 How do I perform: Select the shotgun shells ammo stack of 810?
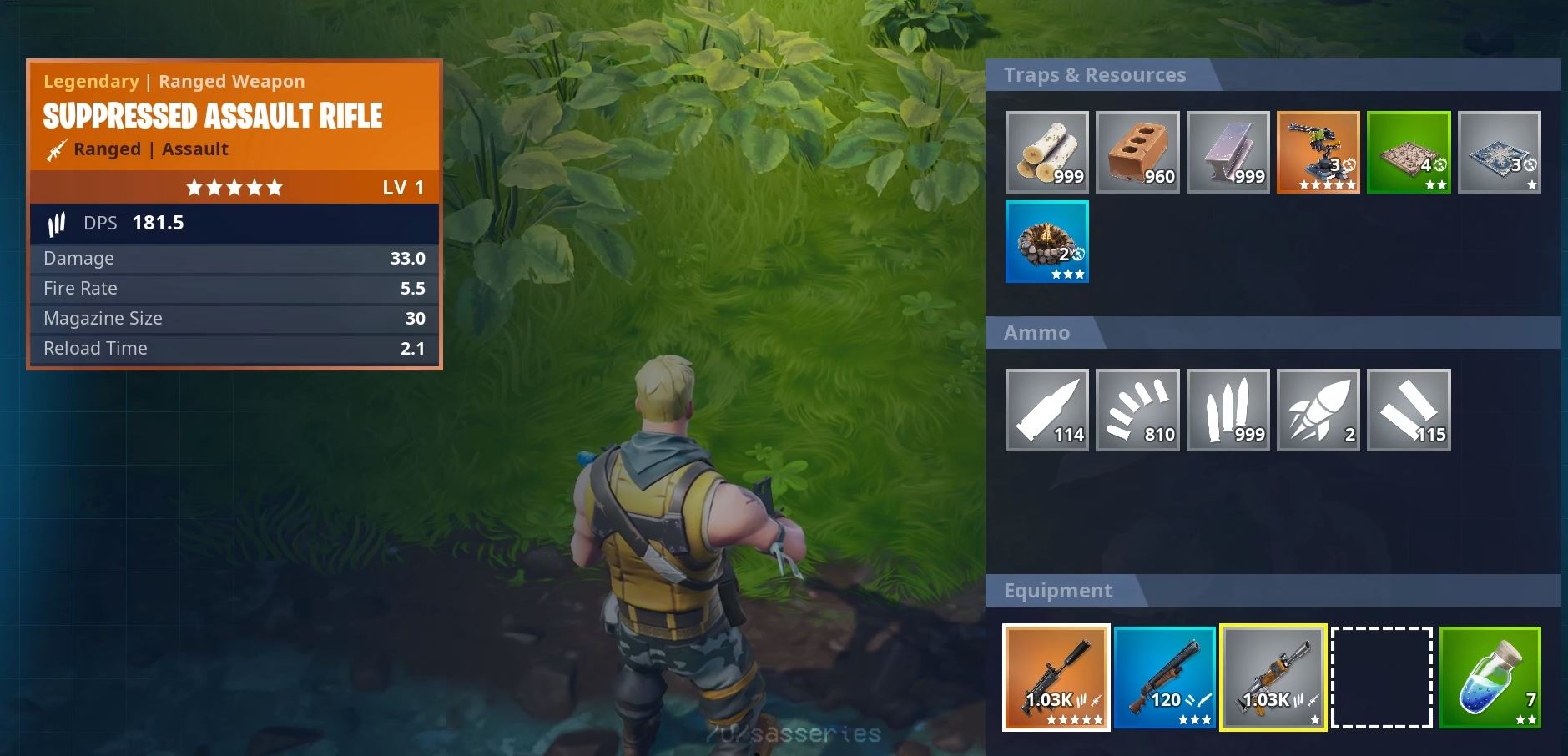tap(1138, 409)
